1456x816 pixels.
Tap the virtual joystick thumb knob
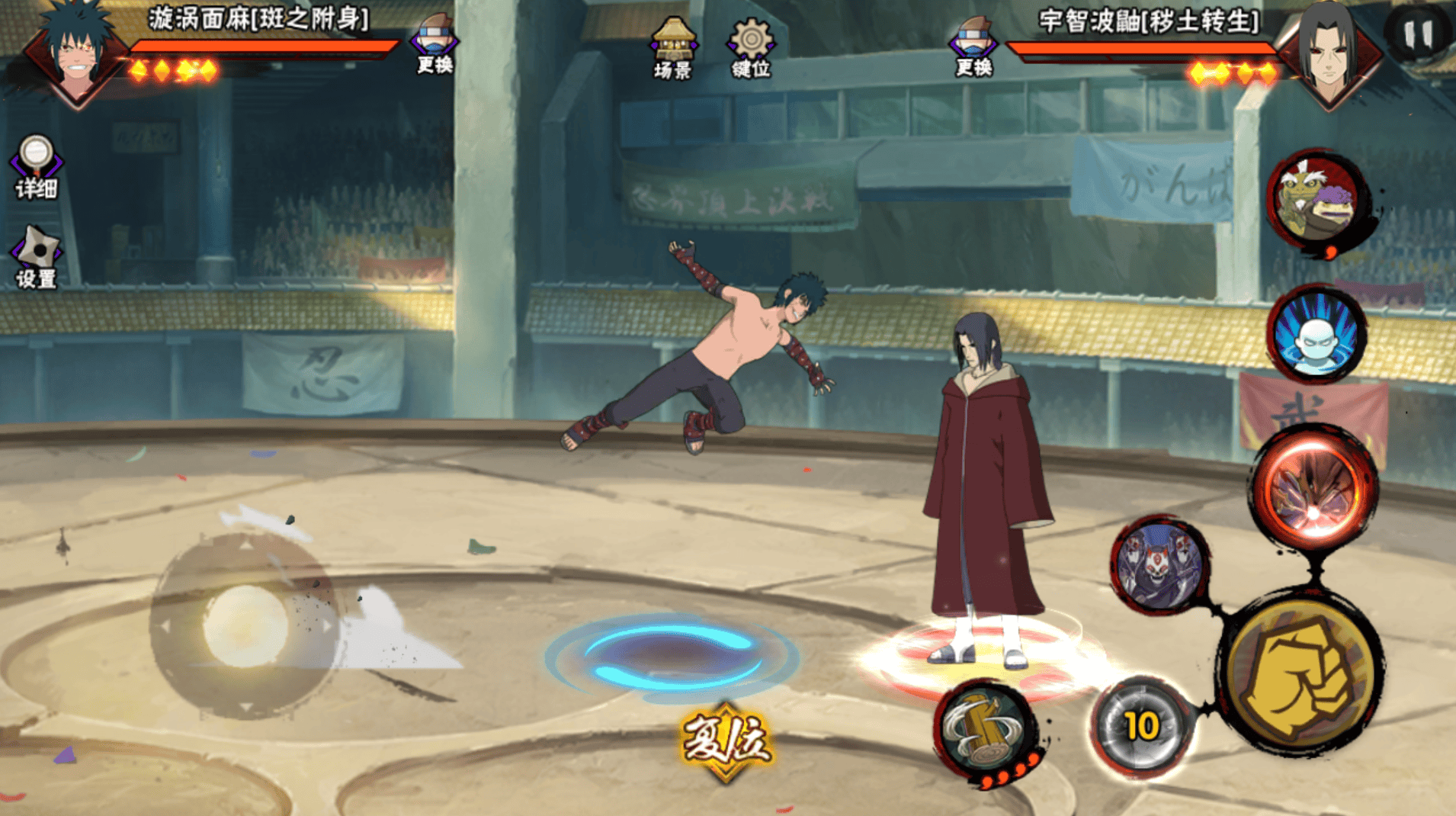[x=245, y=627]
